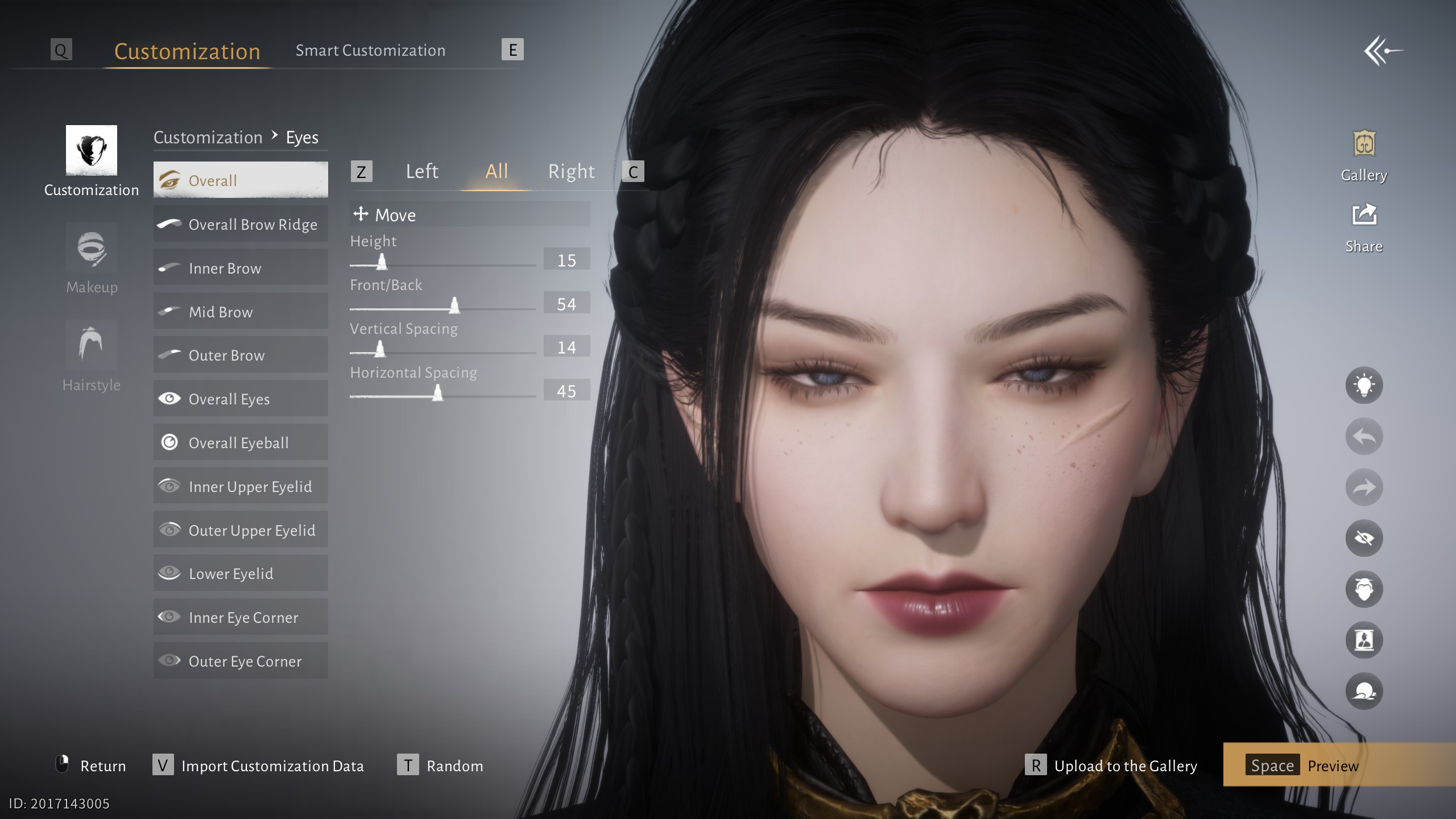Switch to the Smart Customization tab
This screenshot has width=1456, height=819.
pyautogui.click(x=370, y=51)
